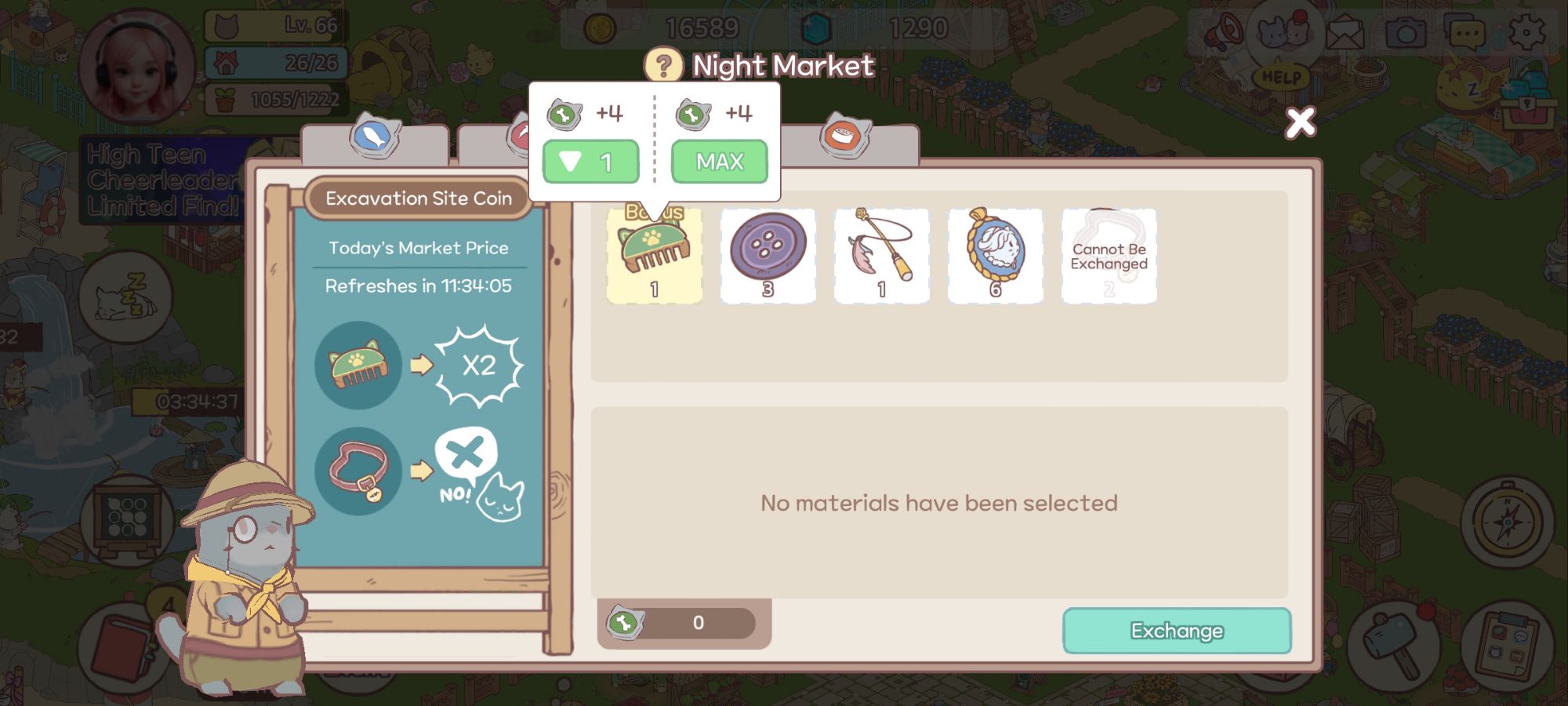Screen dimensions: 1568x706
Task: Open the Night Market help question mark
Action: (x=663, y=66)
